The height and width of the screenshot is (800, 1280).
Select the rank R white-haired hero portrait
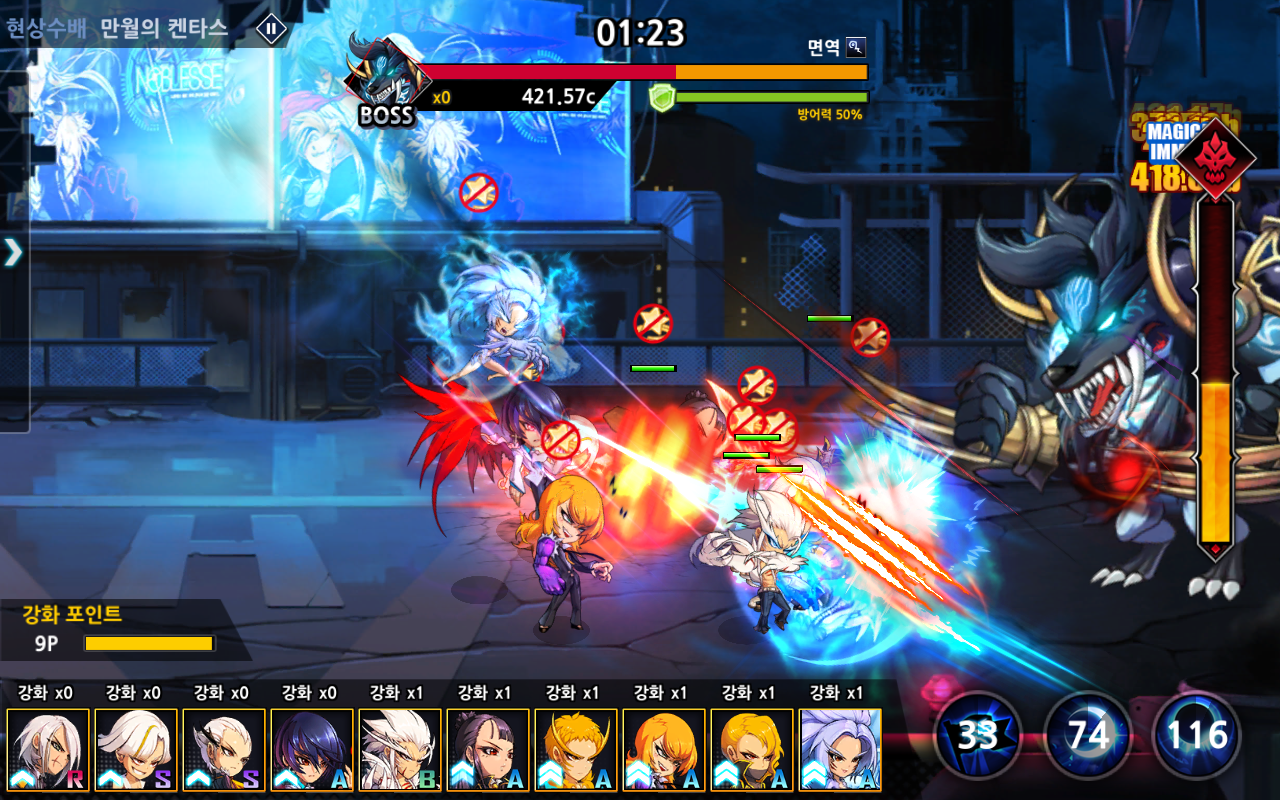(x=48, y=750)
